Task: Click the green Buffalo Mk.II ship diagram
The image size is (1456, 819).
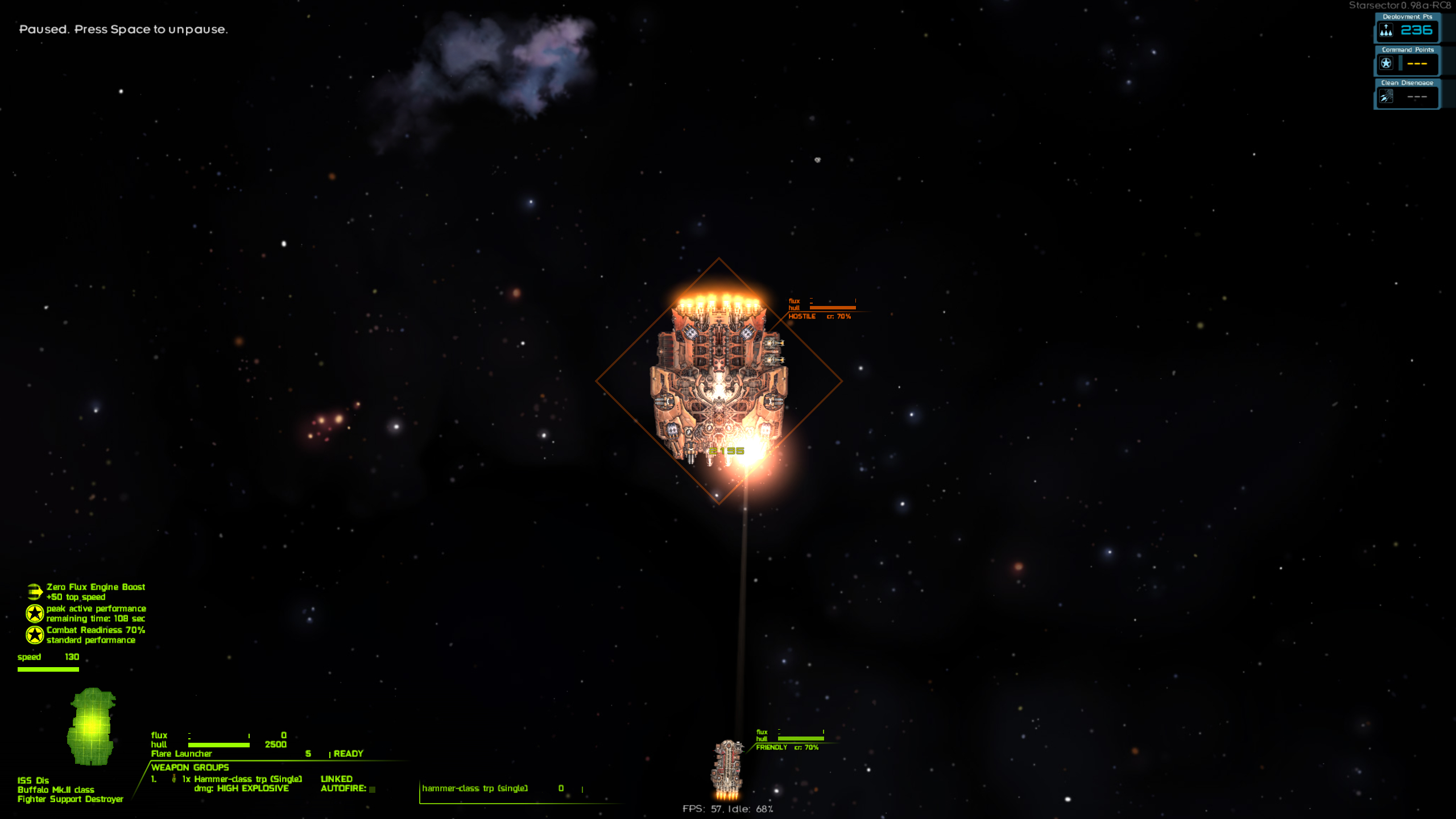Action: pos(91,726)
